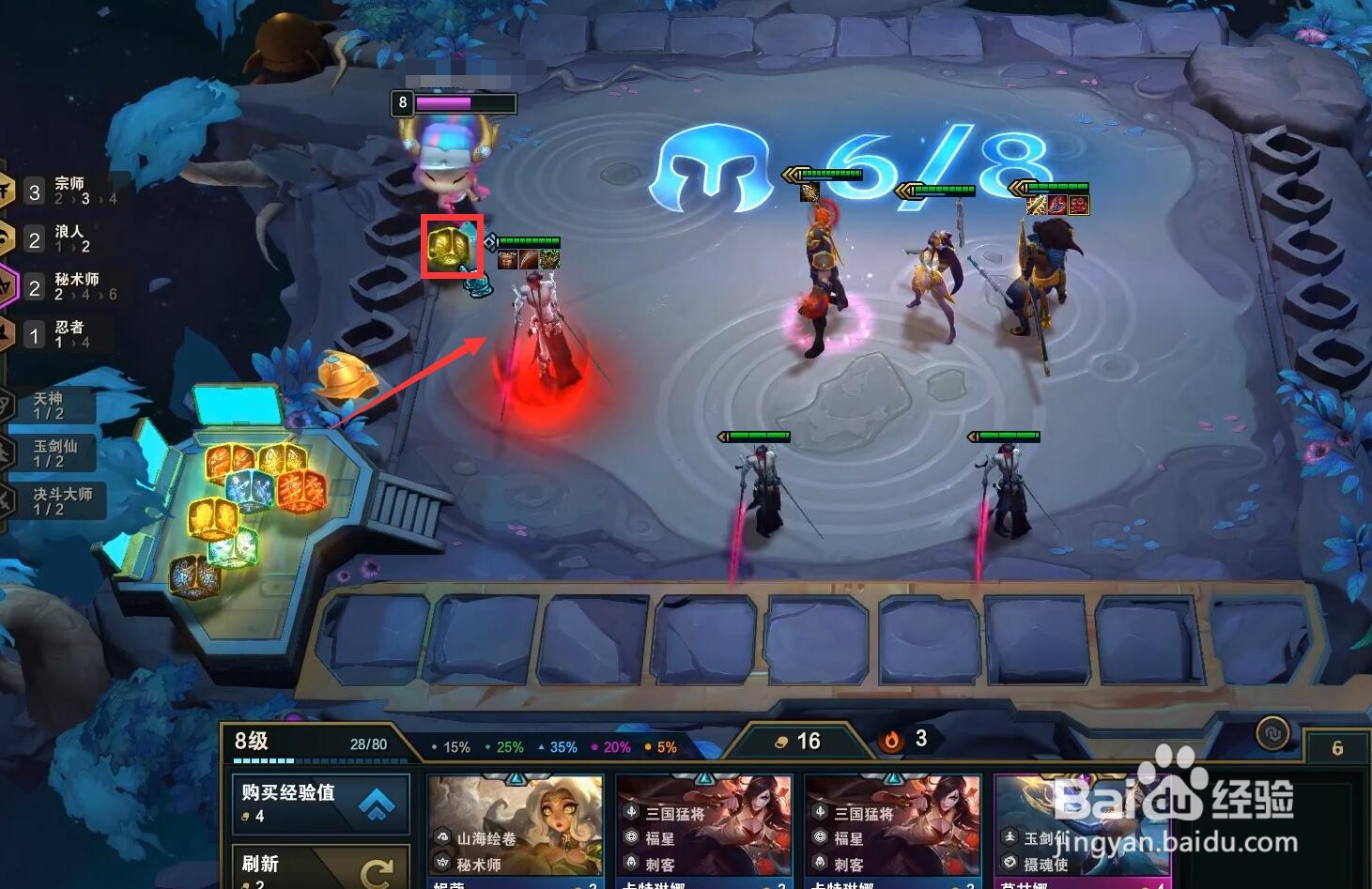Click the red-highlighted loot box on the board
This screenshot has width=1372, height=889.
coord(453,248)
